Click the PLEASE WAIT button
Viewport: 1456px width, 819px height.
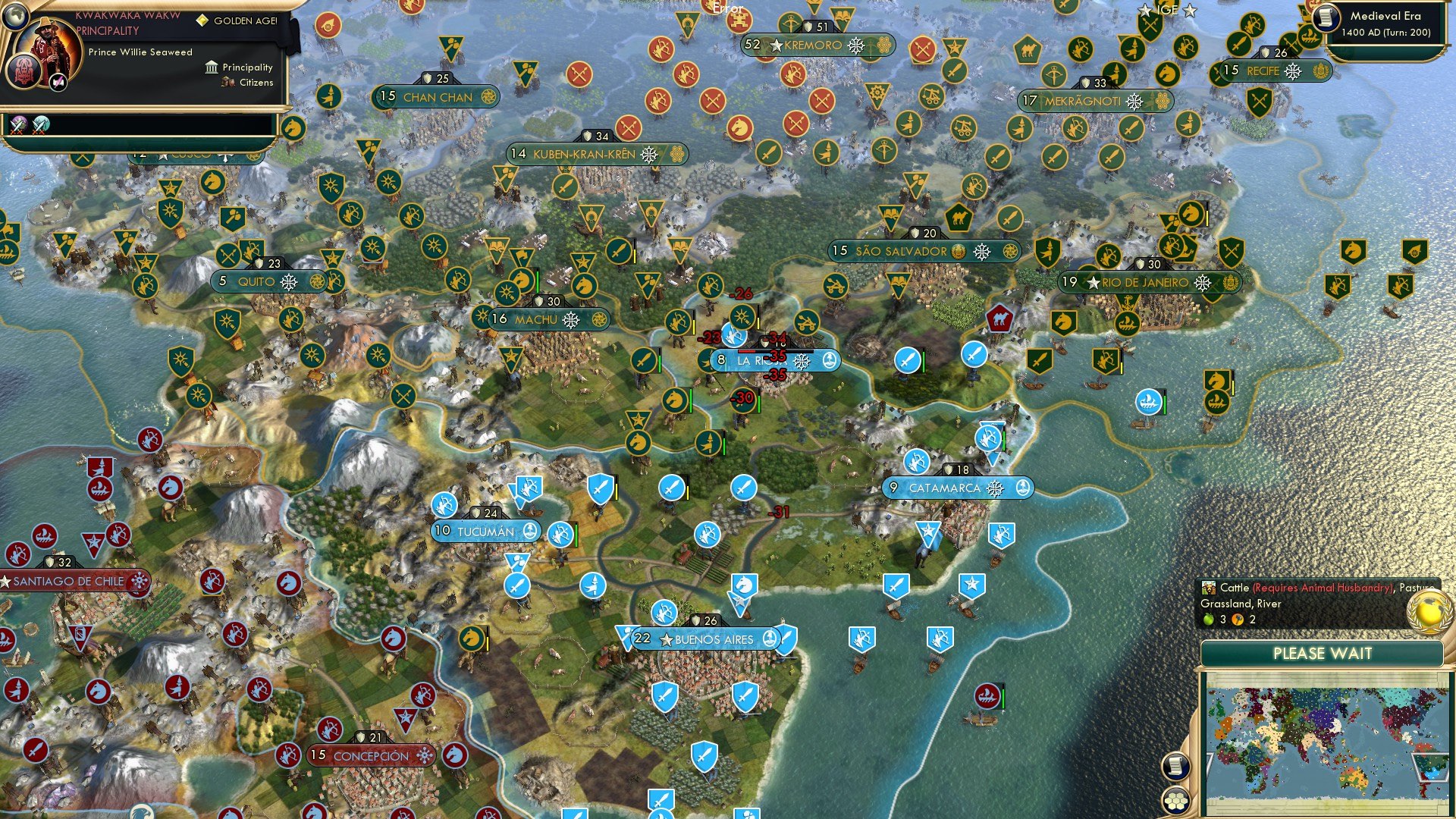1324,654
